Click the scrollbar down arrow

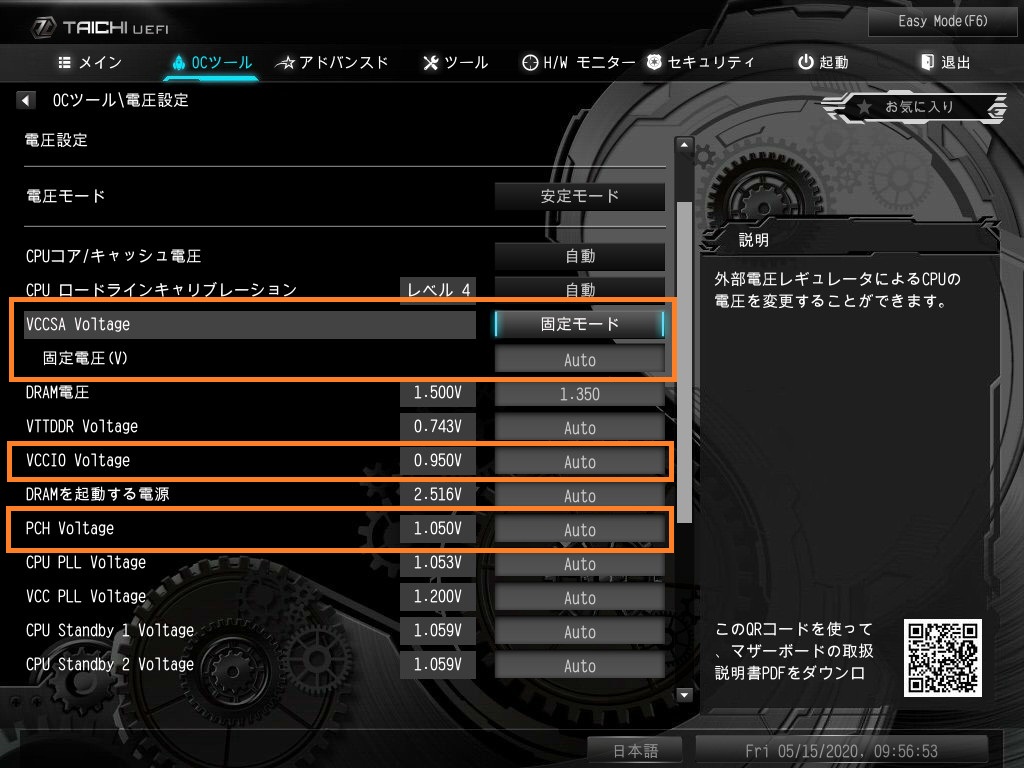point(685,695)
